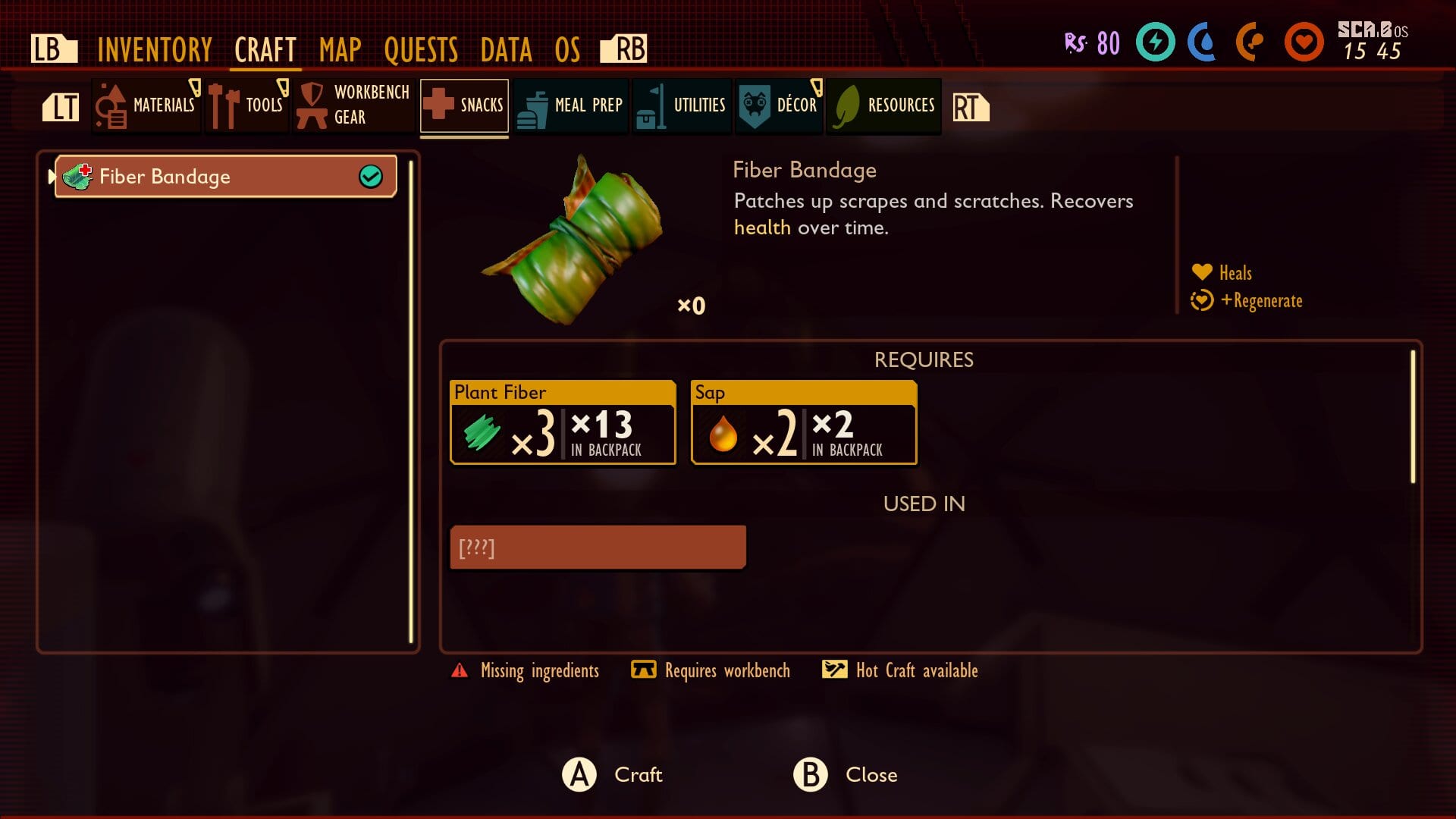Close the crafting menu
The image size is (1456, 819).
(846, 774)
